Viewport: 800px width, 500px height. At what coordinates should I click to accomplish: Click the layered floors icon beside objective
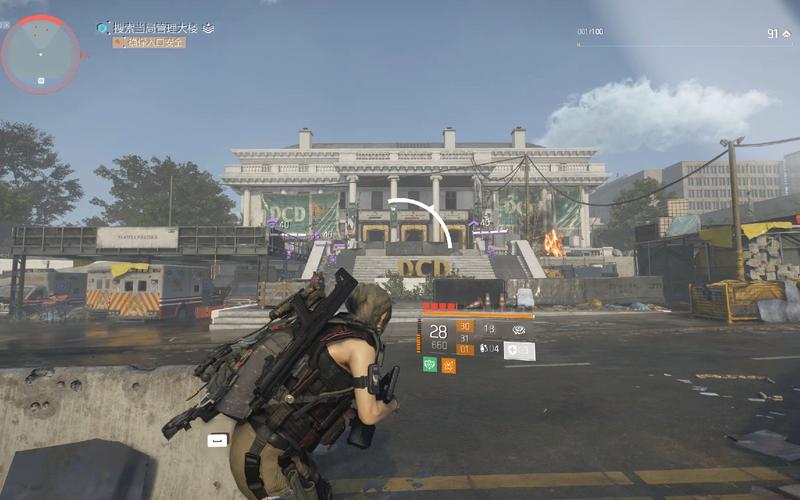[x=208, y=28]
